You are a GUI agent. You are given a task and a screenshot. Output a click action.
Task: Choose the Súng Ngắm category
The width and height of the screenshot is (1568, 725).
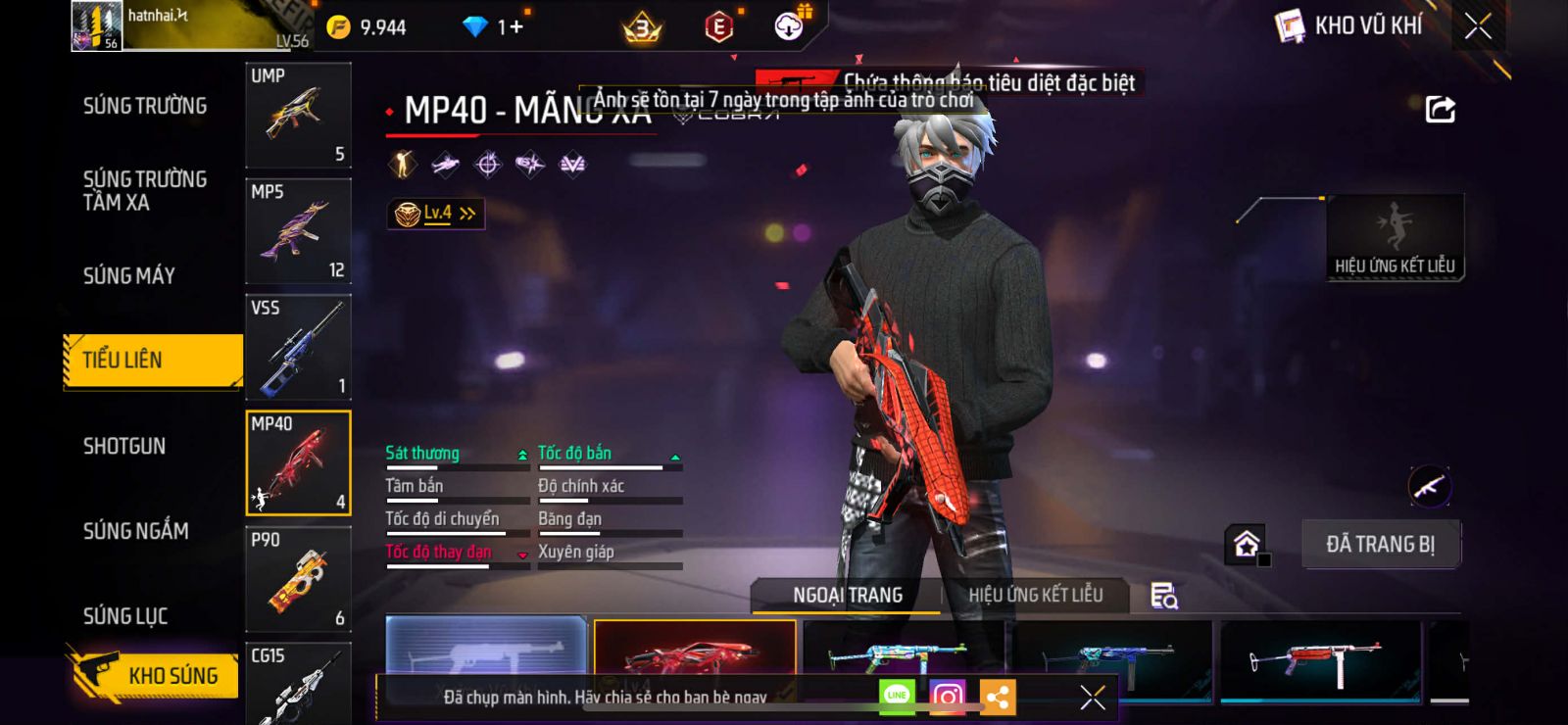pos(136,531)
